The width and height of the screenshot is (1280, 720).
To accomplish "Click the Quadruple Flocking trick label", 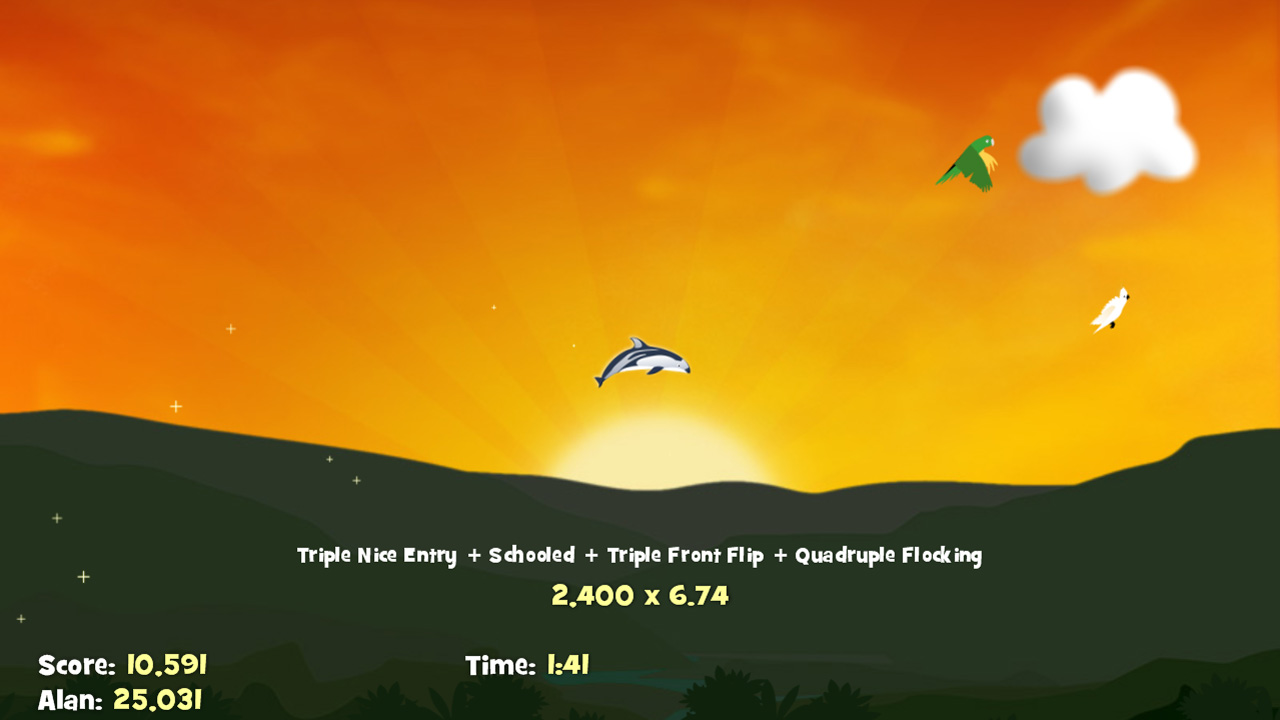I will pos(890,555).
